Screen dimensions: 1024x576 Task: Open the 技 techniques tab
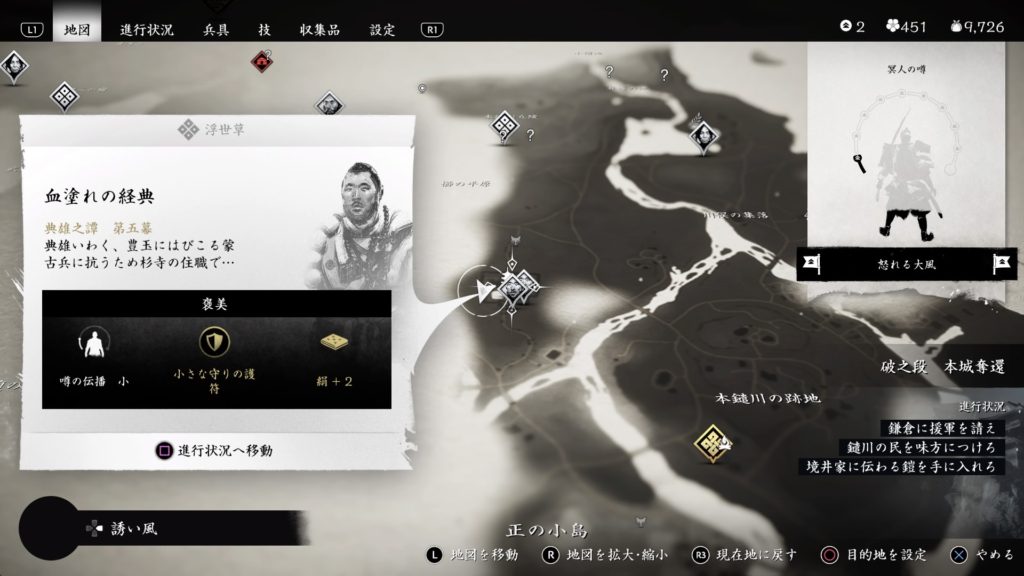click(x=264, y=29)
